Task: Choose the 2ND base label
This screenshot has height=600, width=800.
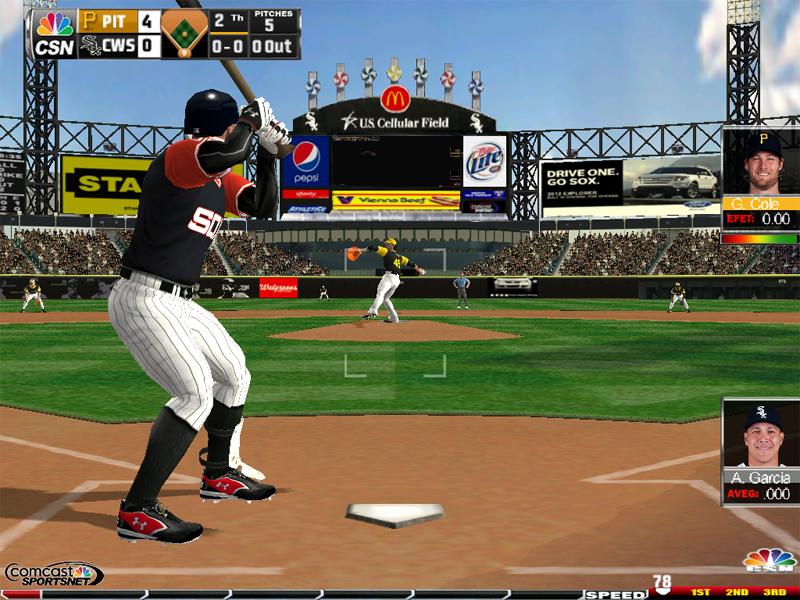Action: coord(737,593)
